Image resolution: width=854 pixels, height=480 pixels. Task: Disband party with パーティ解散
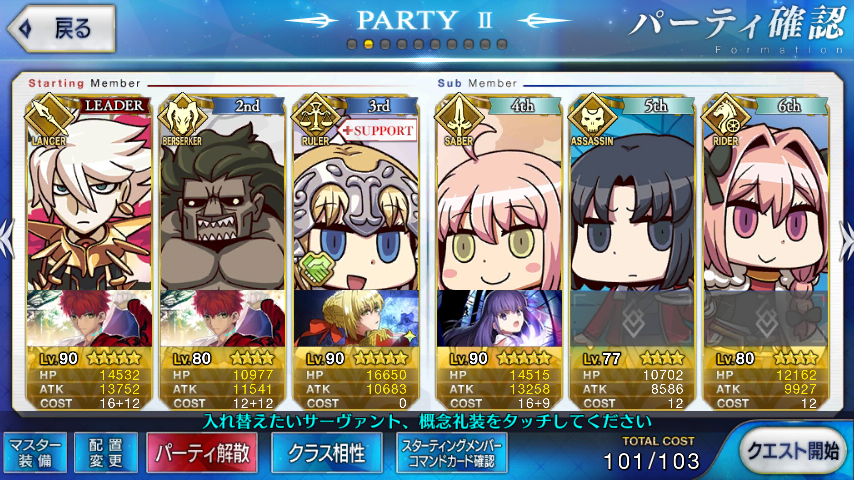(x=202, y=453)
